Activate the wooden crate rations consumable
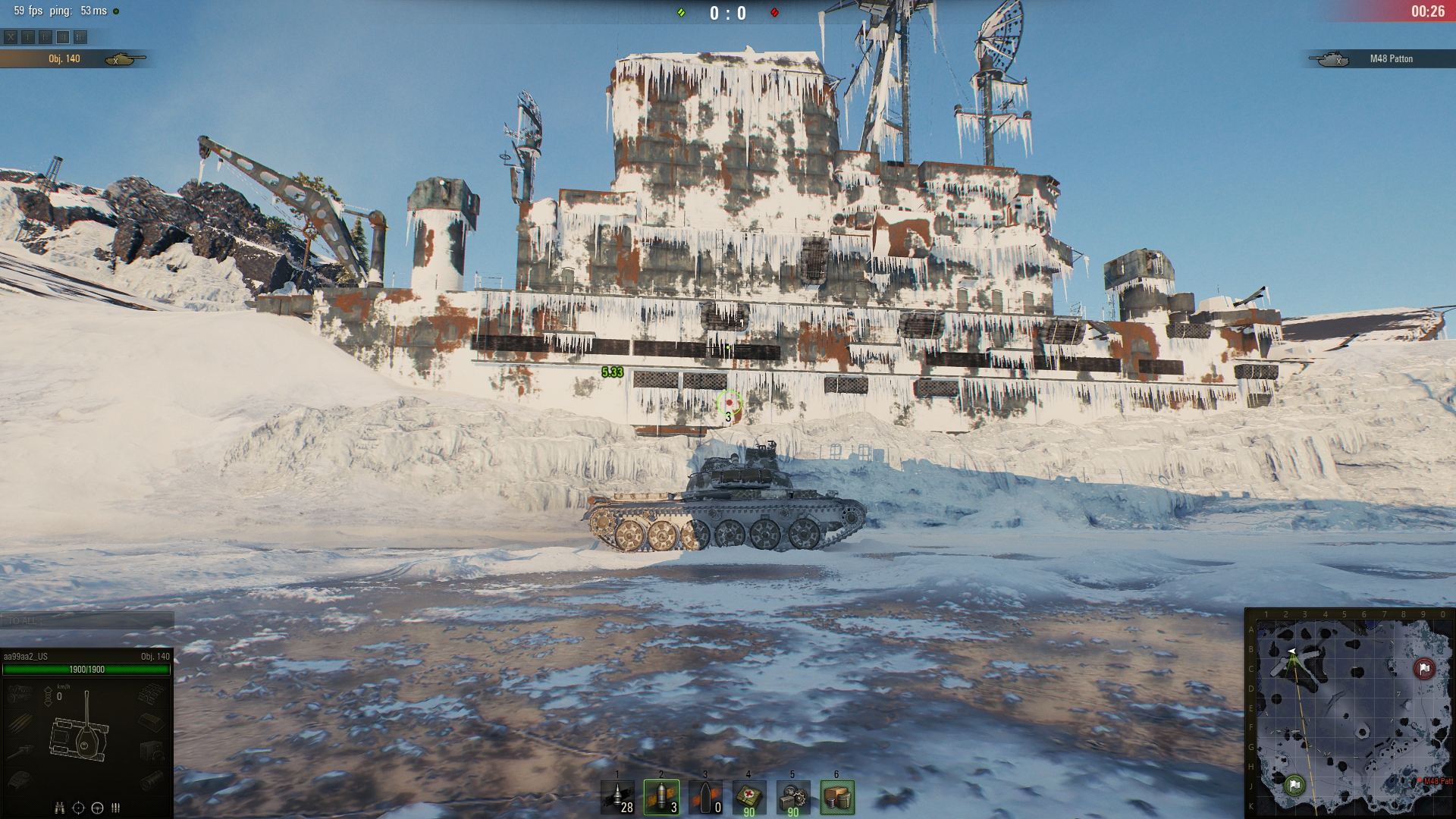Image resolution: width=1456 pixels, height=819 pixels. tap(837, 797)
